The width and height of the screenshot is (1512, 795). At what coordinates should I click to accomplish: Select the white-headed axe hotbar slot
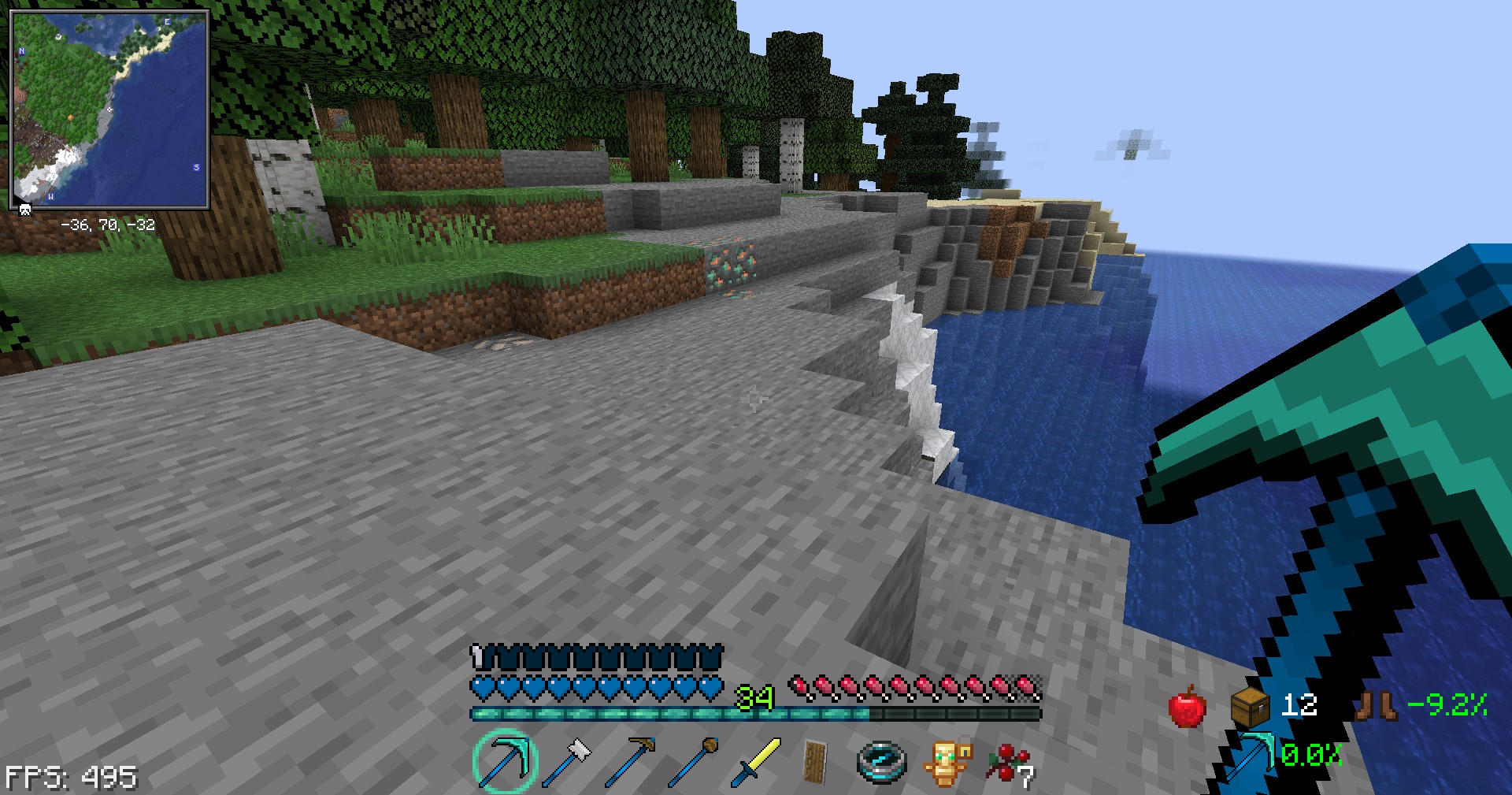pos(569,761)
